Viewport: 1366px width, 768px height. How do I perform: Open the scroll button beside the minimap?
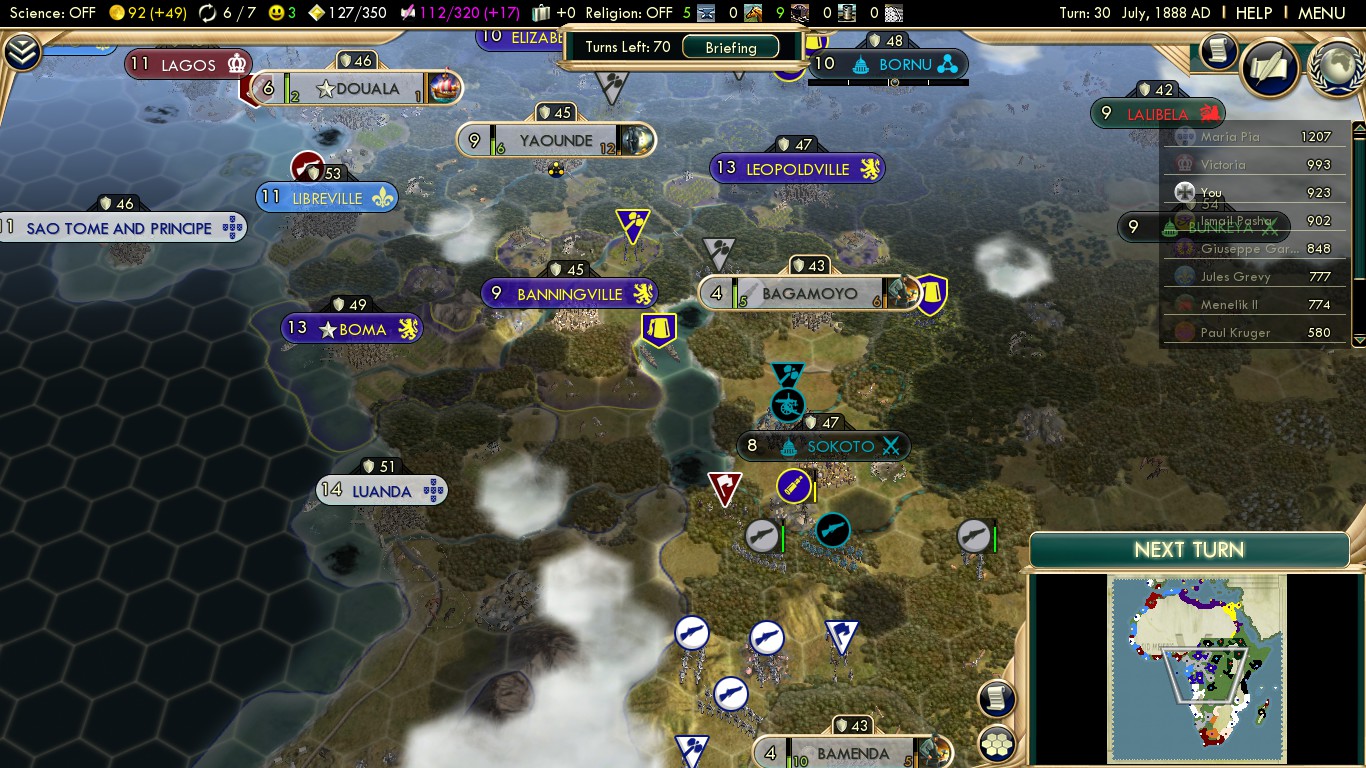click(997, 699)
